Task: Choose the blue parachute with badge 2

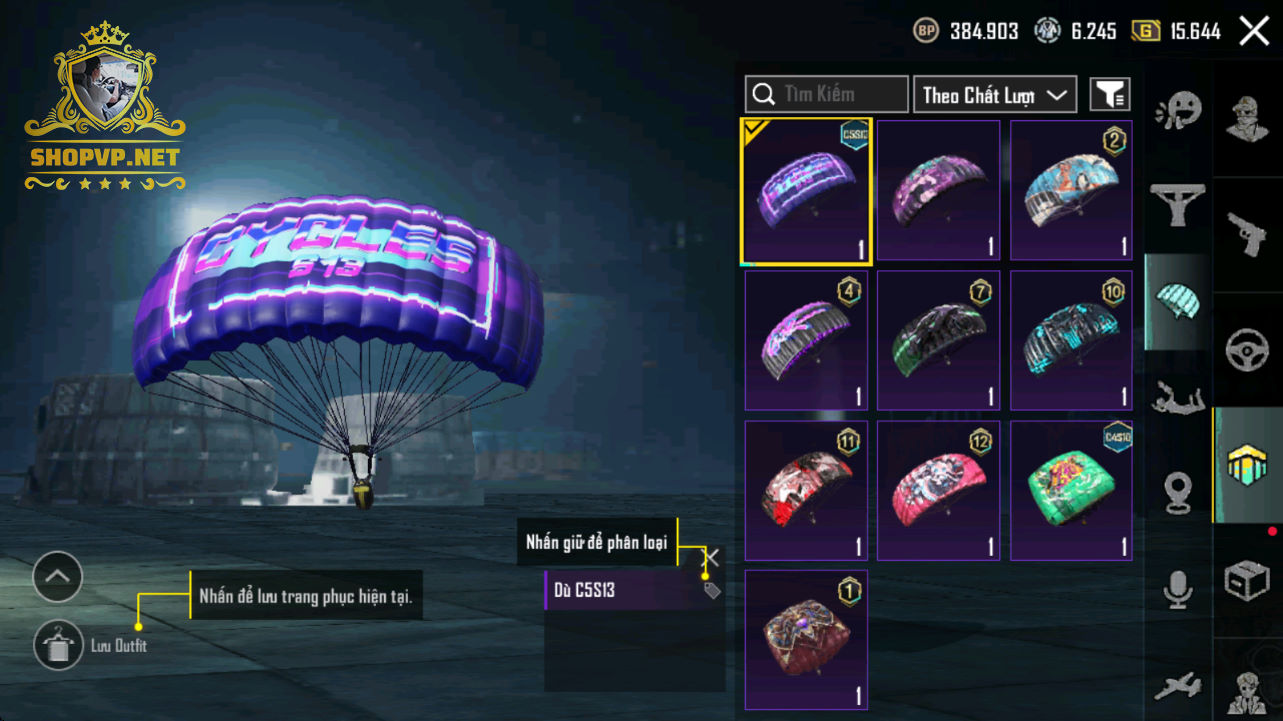Action: tap(1071, 191)
